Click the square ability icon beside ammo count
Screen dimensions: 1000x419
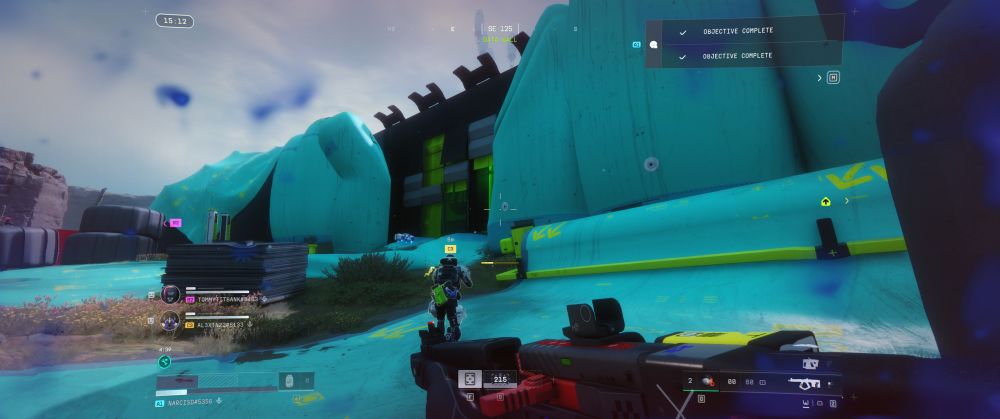(x=468, y=378)
